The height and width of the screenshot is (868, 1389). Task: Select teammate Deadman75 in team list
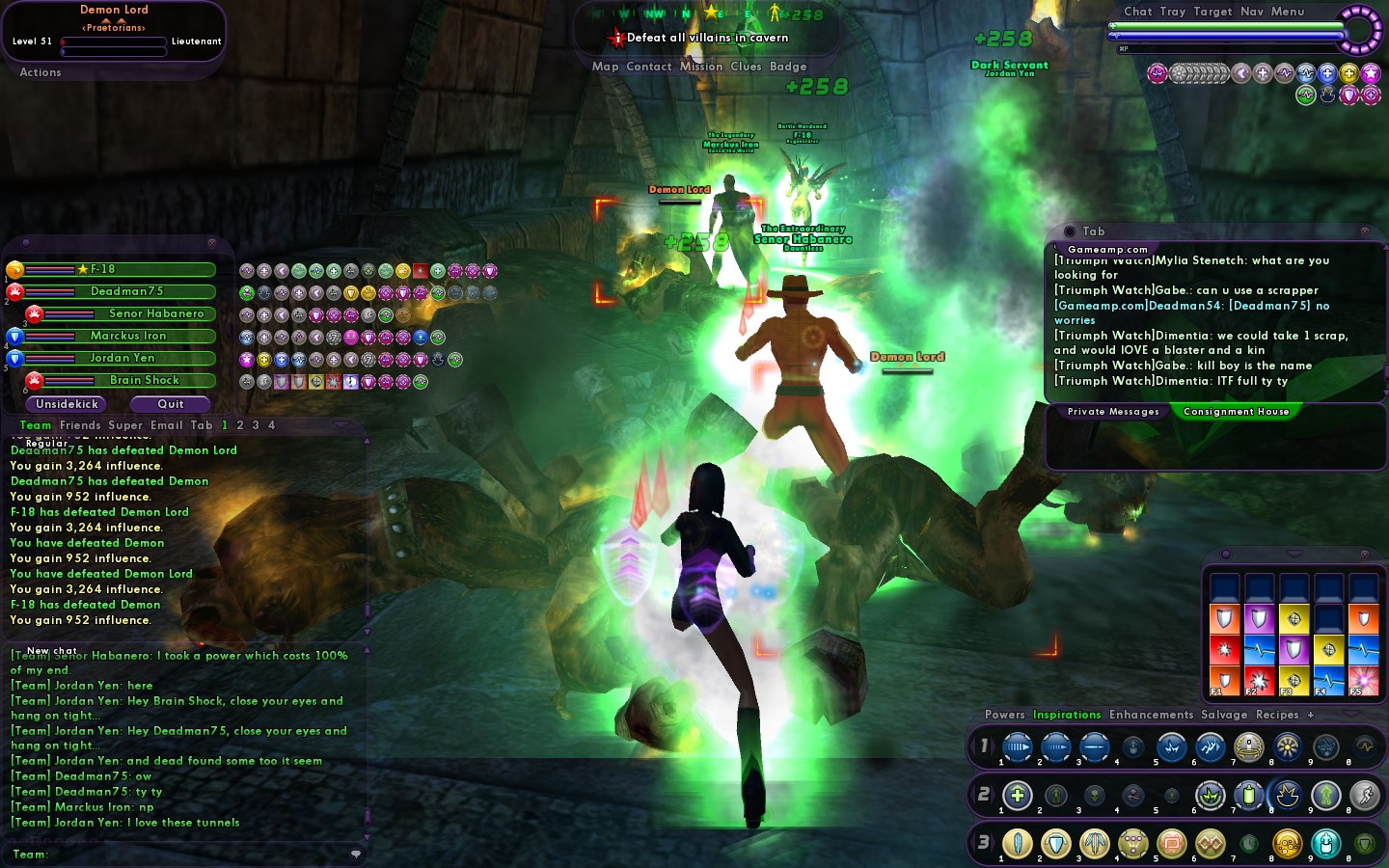coord(126,291)
